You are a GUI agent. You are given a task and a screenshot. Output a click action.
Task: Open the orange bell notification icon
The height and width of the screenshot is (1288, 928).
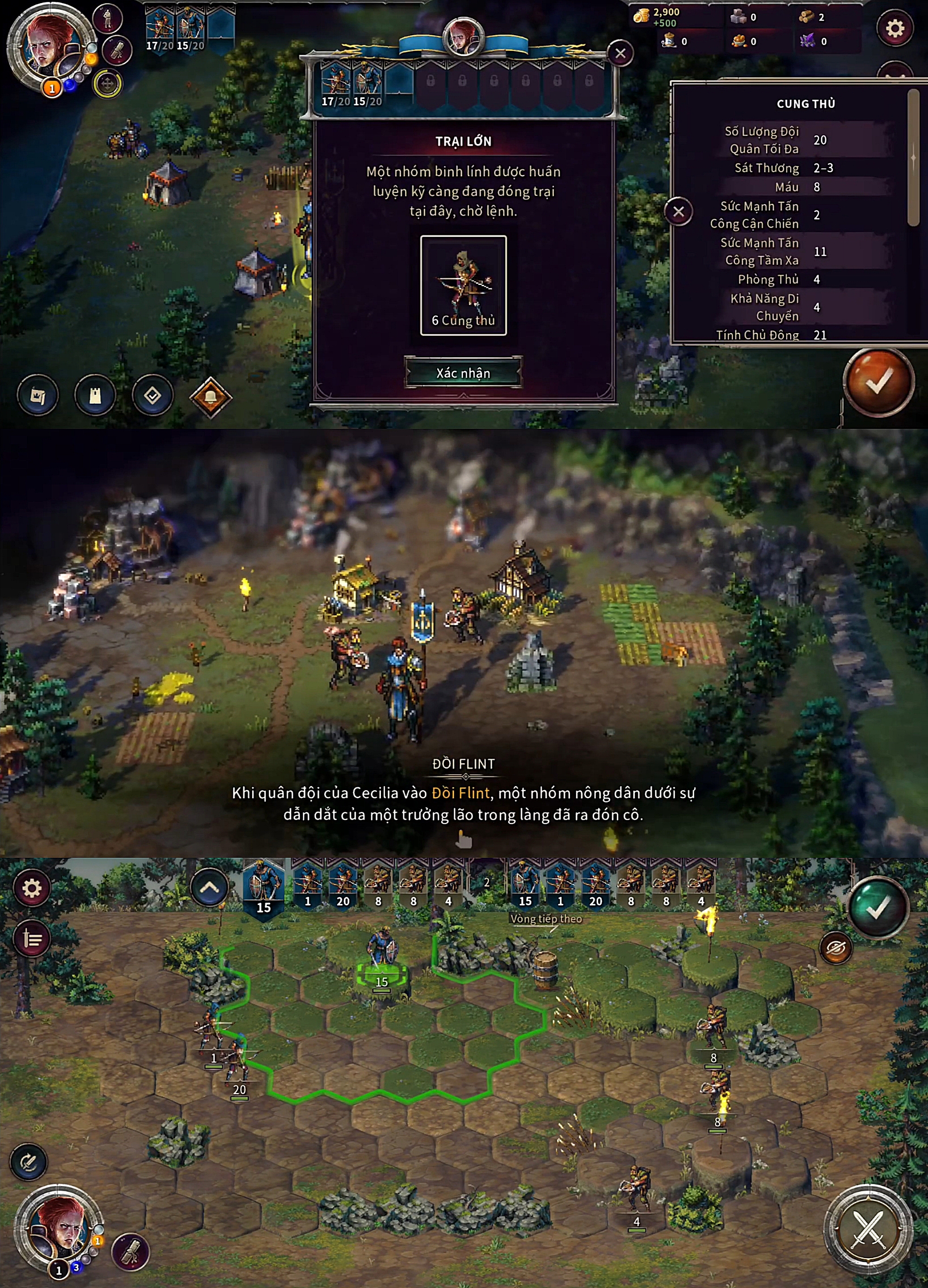pyautogui.click(x=211, y=396)
